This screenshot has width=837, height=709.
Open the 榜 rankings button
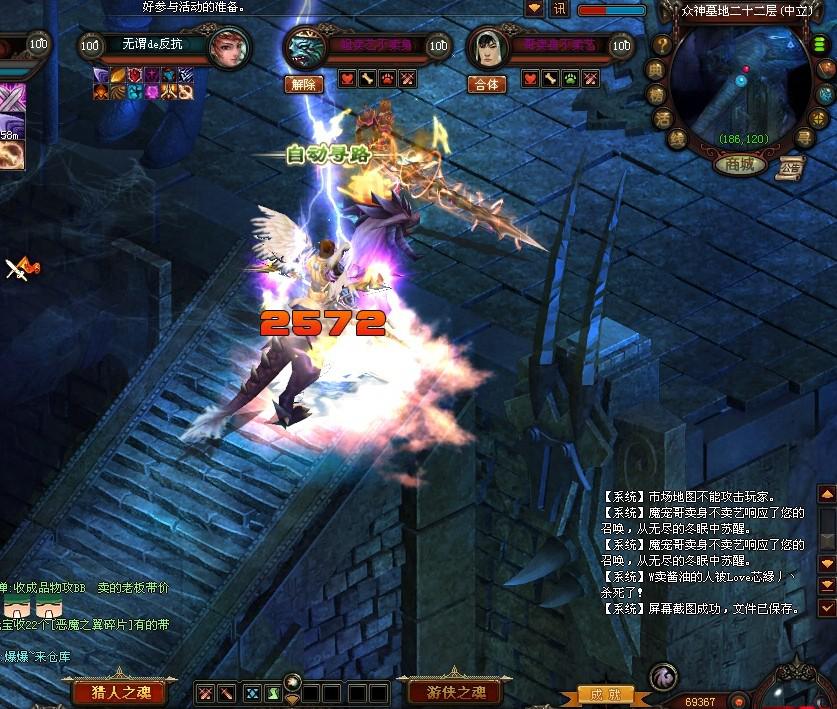coord(656,93)
